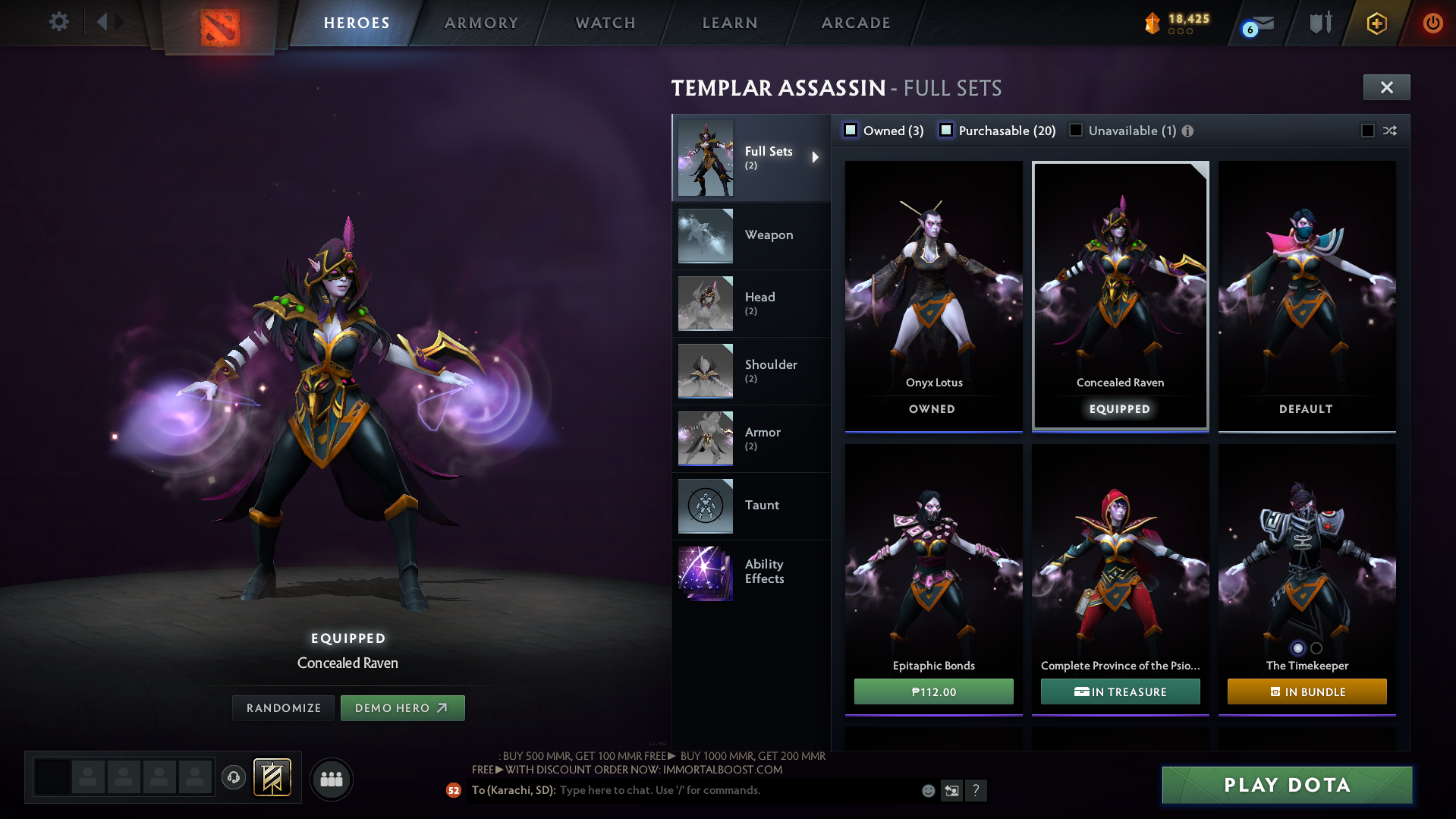Screen dimensions: 1456x819
Task: Open the WATCH menu tab
Action: [605, 23]
